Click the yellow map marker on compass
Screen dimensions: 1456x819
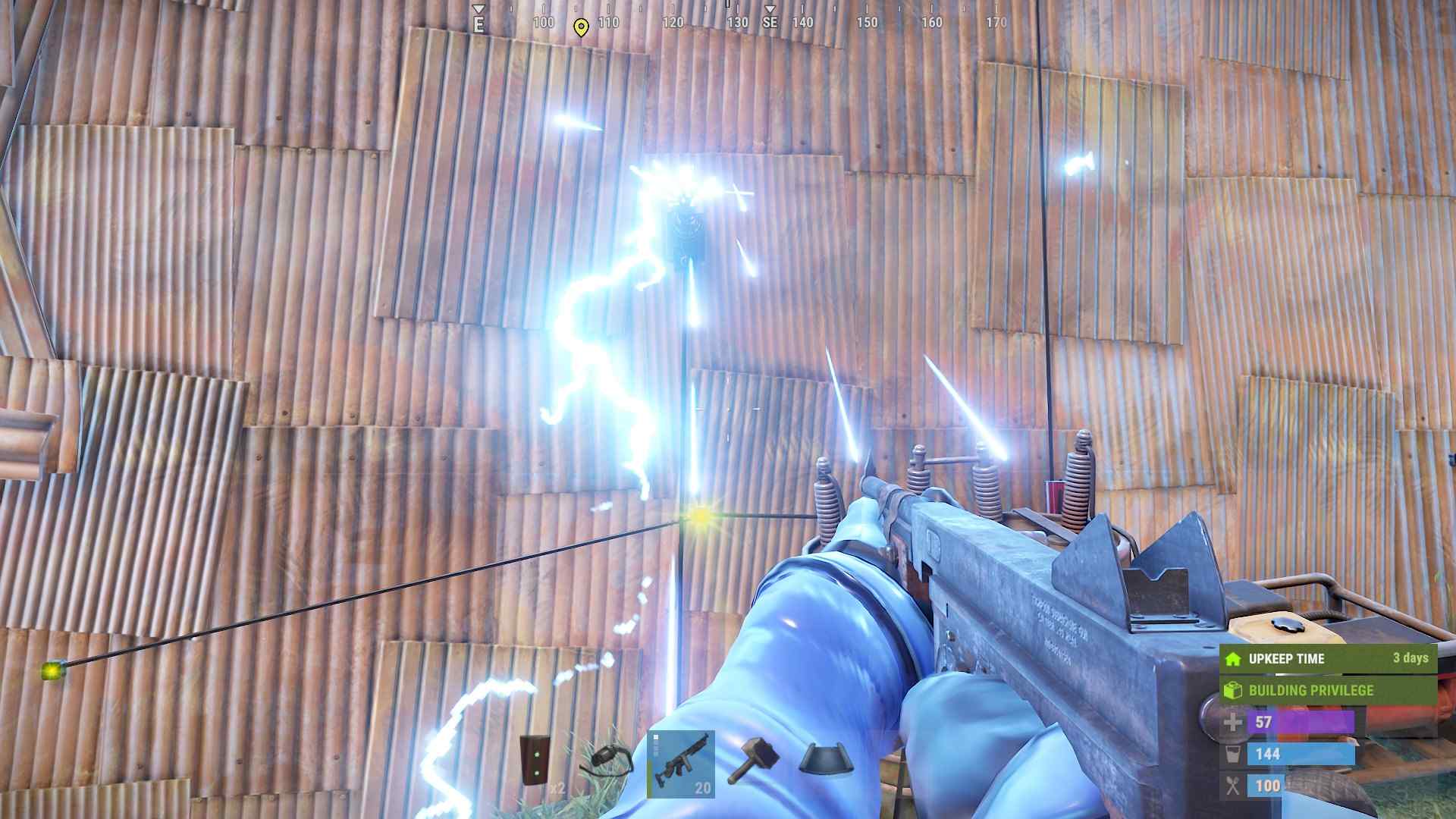coord(581,28)
